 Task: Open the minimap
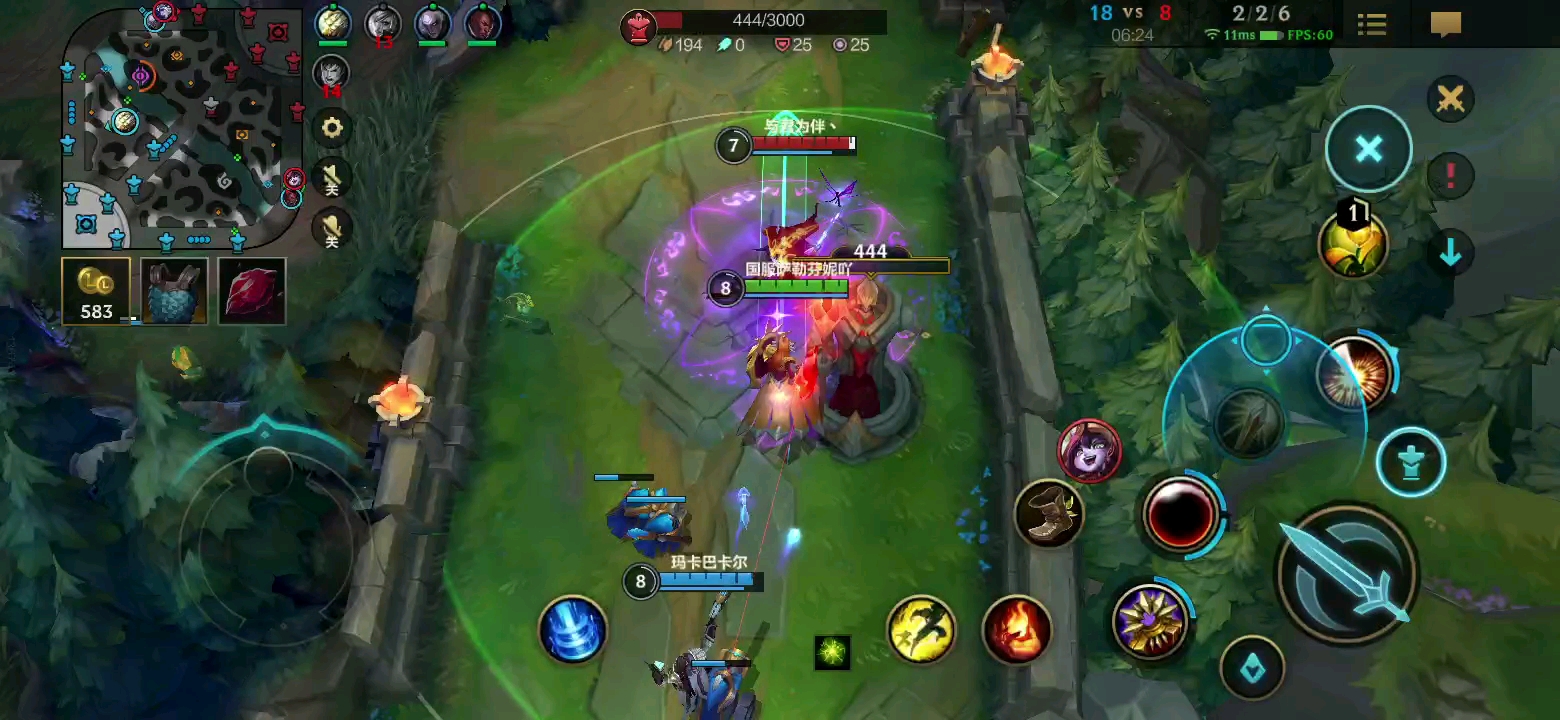(x=182, y=128)
